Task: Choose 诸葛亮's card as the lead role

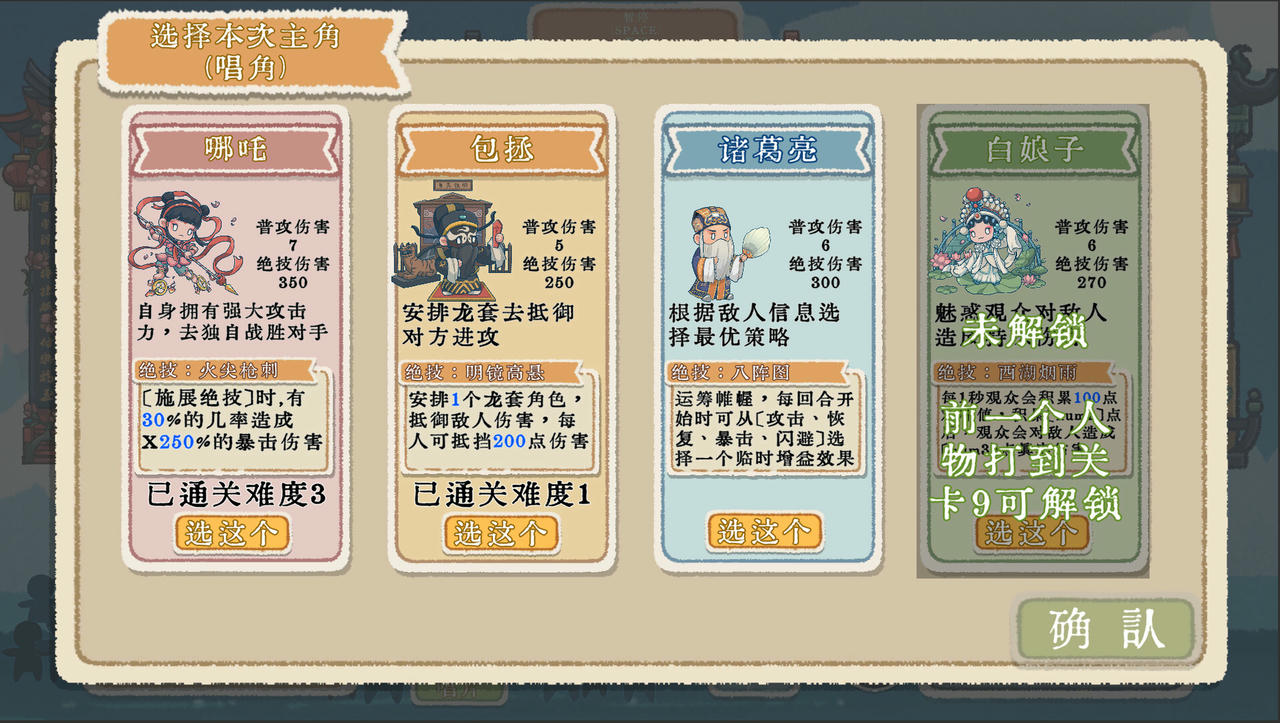Action: coord(765,533)
